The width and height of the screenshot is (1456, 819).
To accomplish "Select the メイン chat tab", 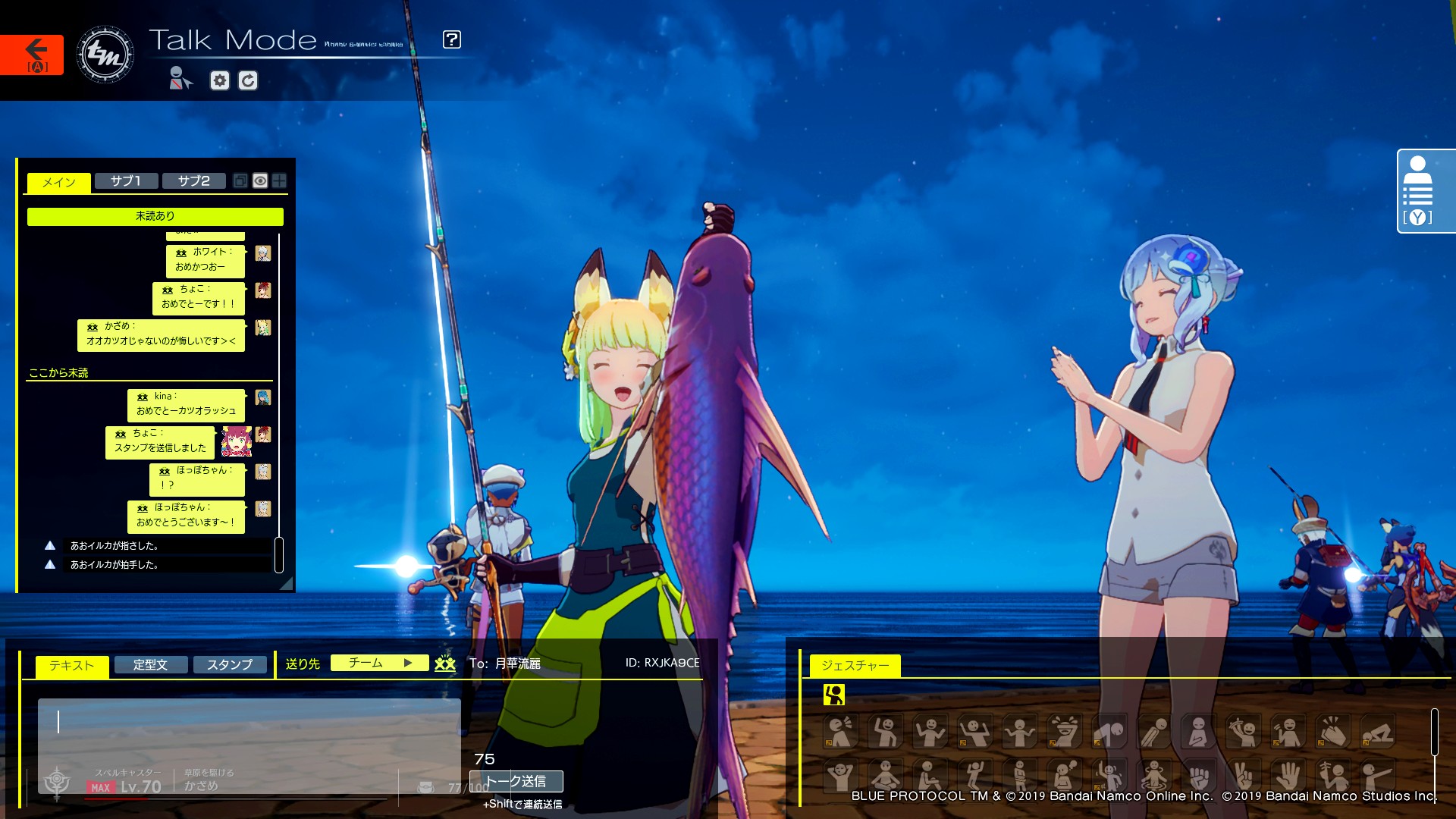I will [58, 182].
